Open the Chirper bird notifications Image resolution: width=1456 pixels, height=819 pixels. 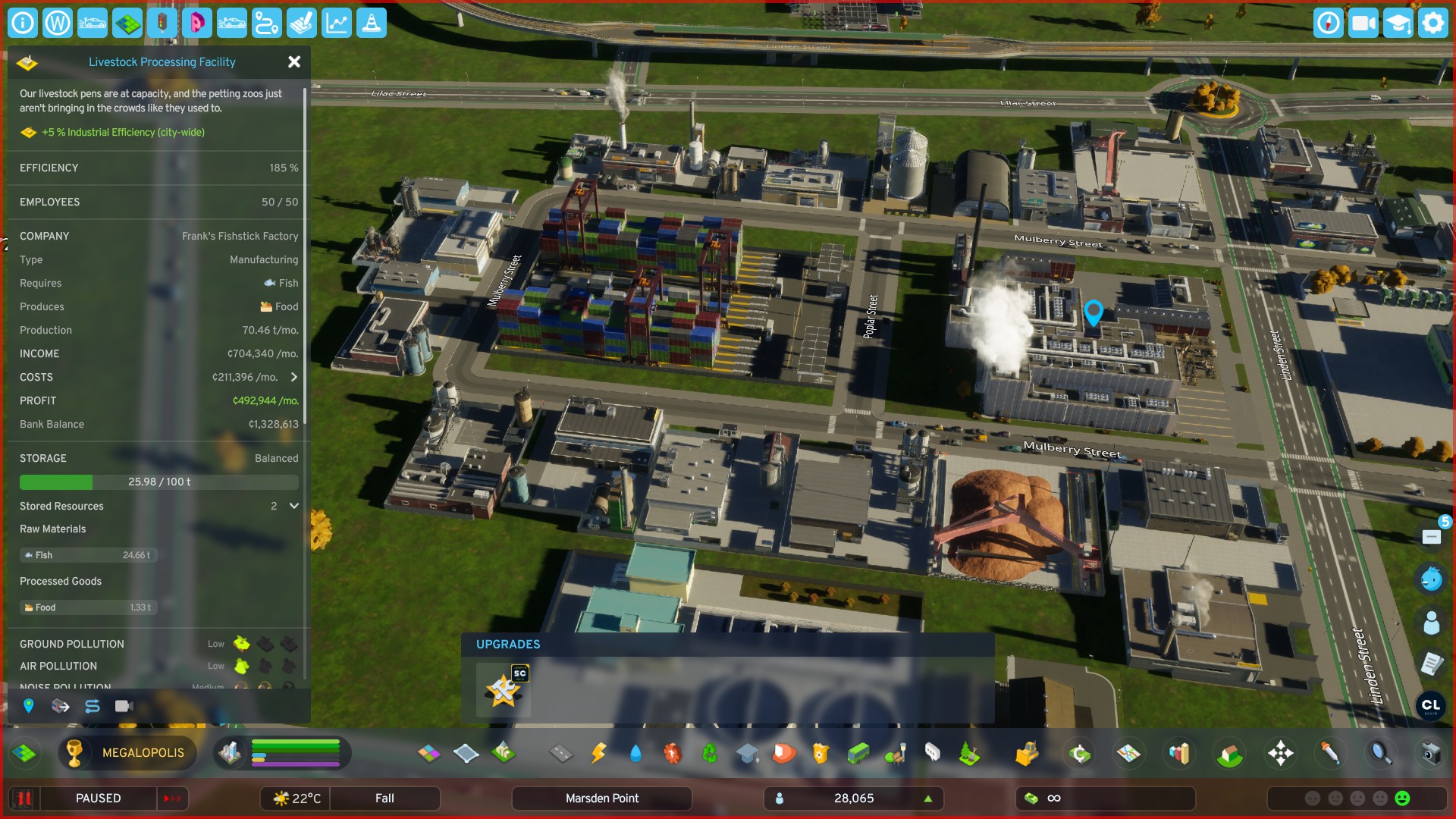pyautogui.click(x=1431, y=579)
